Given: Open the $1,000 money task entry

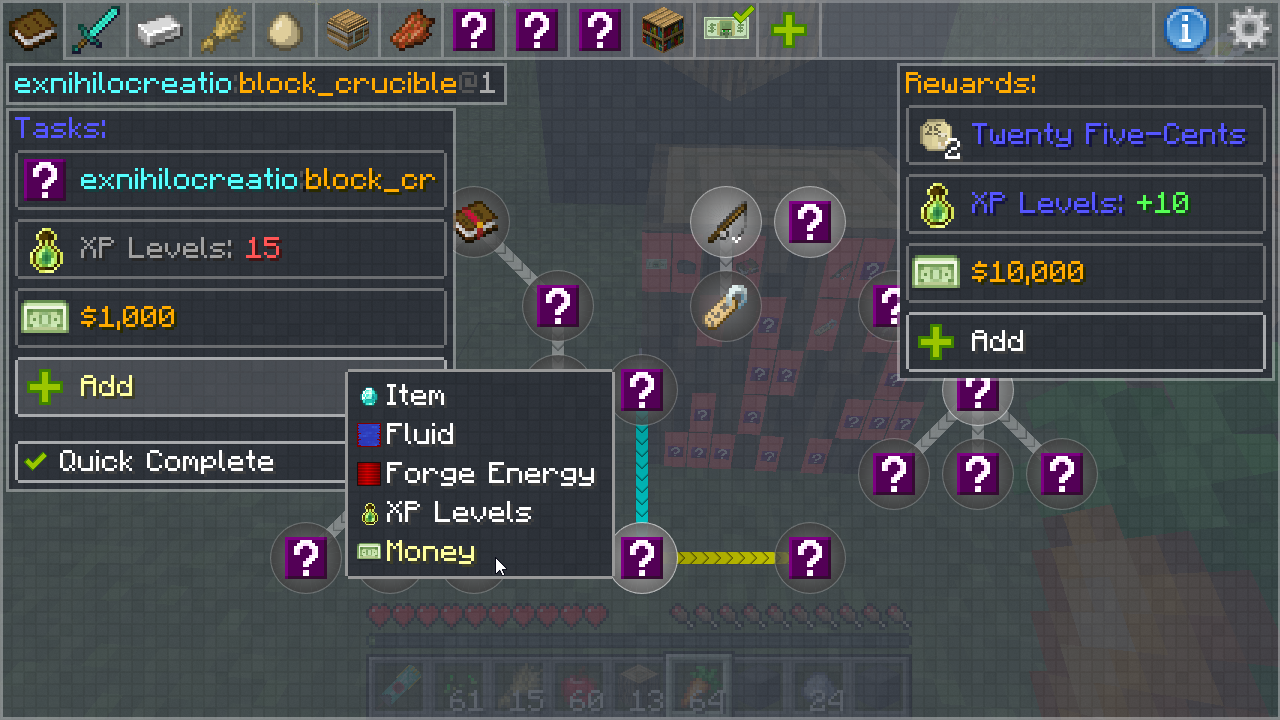Looking at the screenshot, I should 231,318.
